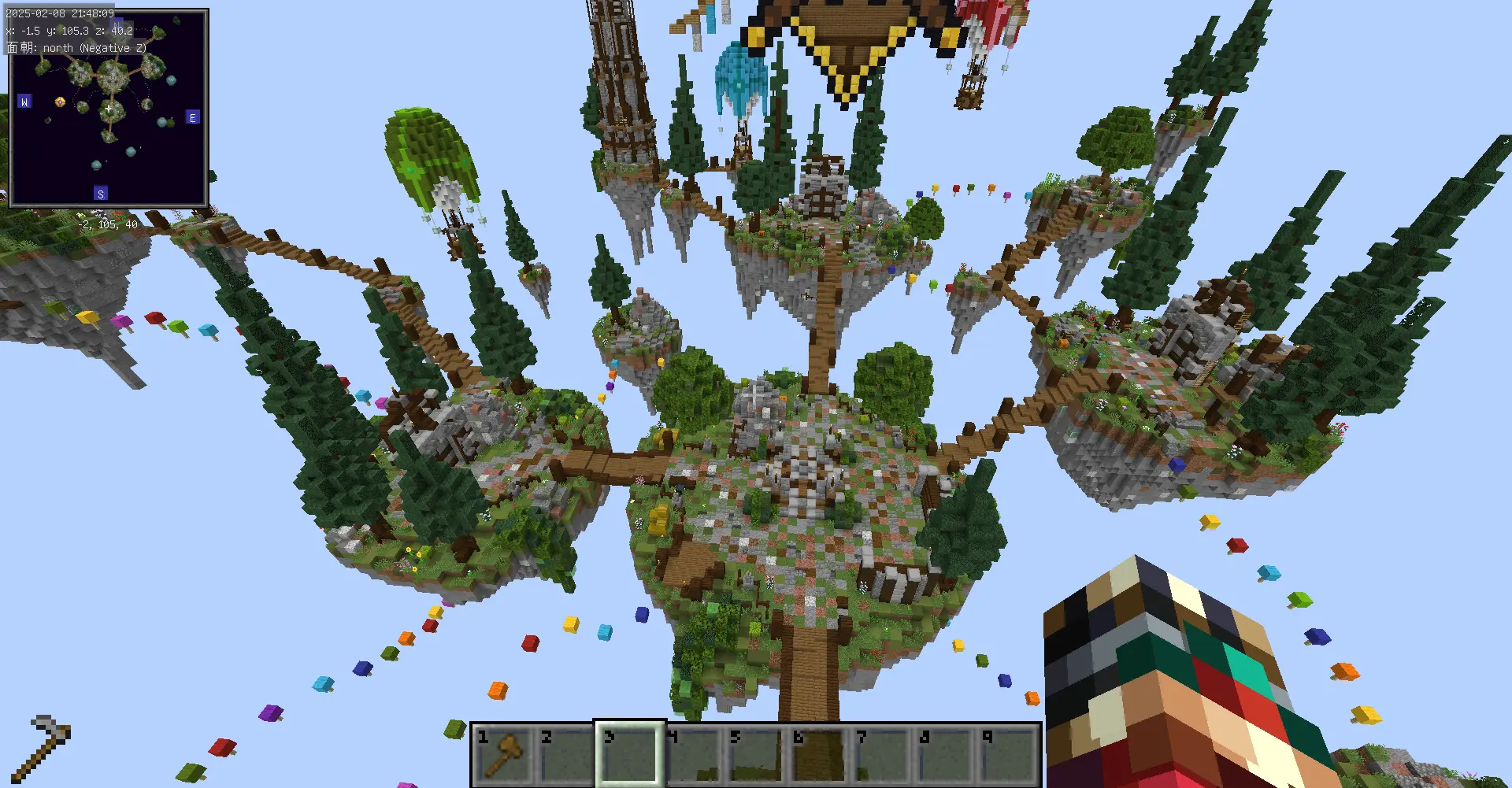Image resolution: width=1512 pixels, height=788 pixels.
Task: Select hotbar slot 5
Action: (x=755, y=756)
